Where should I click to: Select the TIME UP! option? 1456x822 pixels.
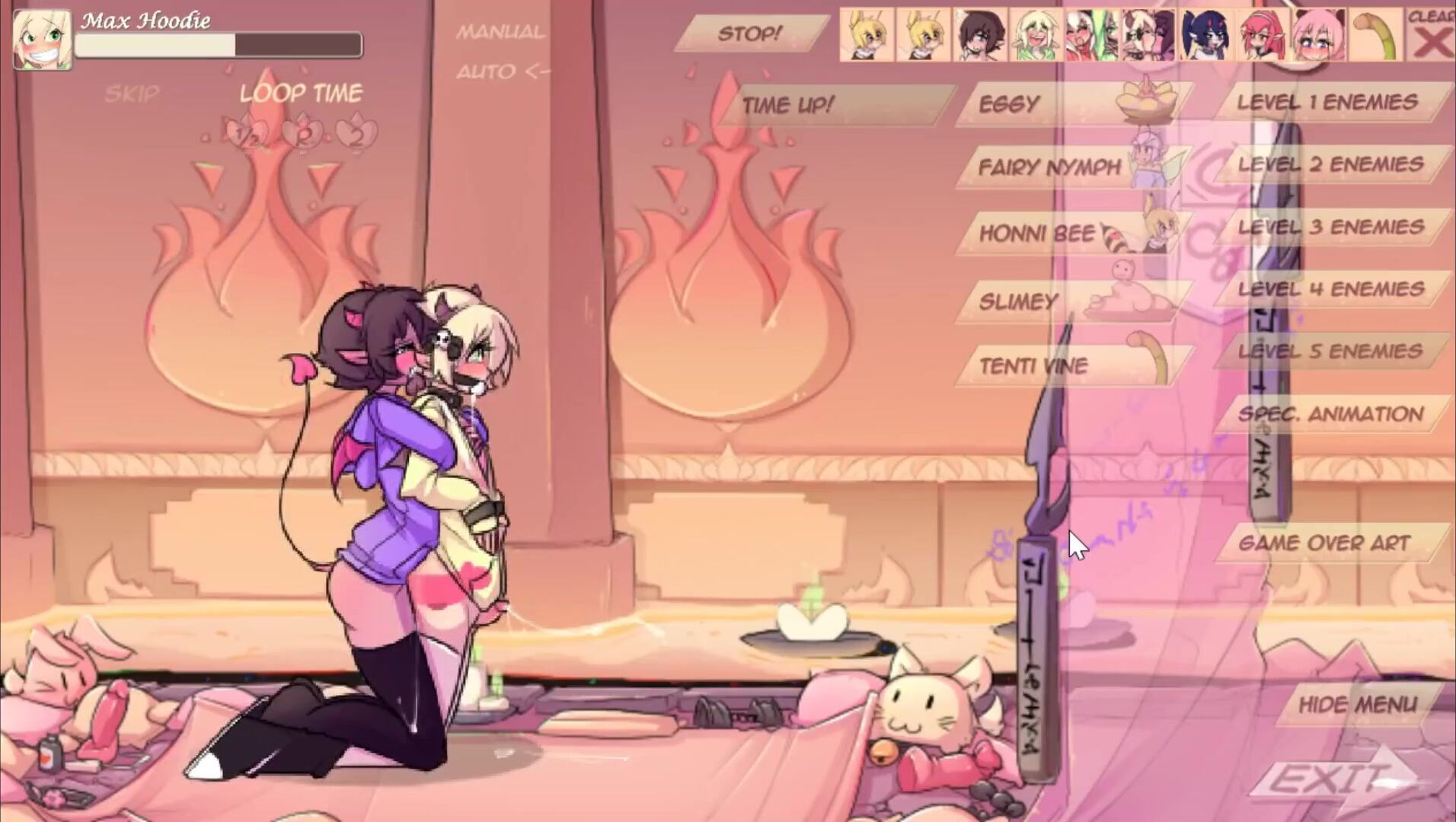(x=788, y=105)
